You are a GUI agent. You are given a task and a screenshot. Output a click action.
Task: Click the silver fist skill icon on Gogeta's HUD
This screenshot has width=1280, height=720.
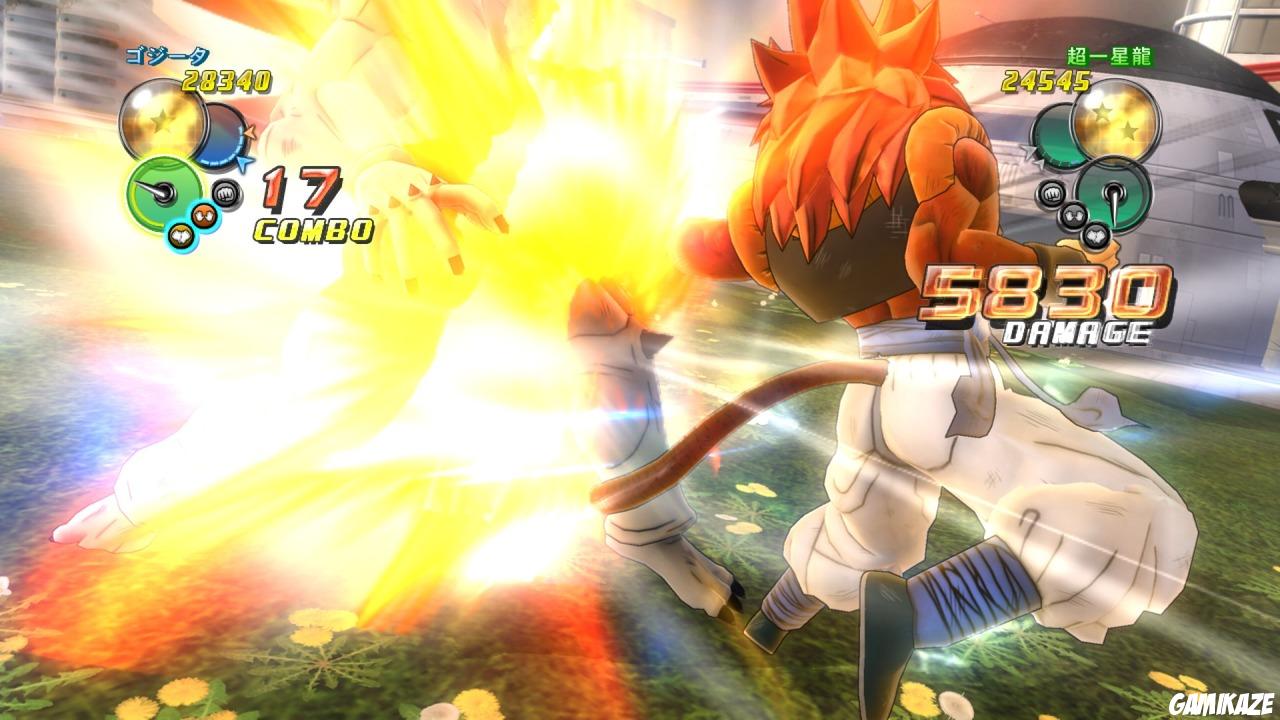coord(225,191)
